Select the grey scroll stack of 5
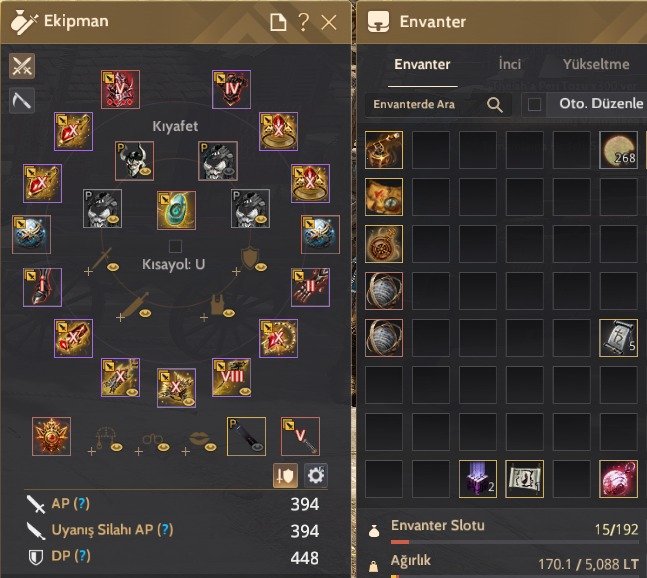This screenshot has width=647, height=578. 618,338
